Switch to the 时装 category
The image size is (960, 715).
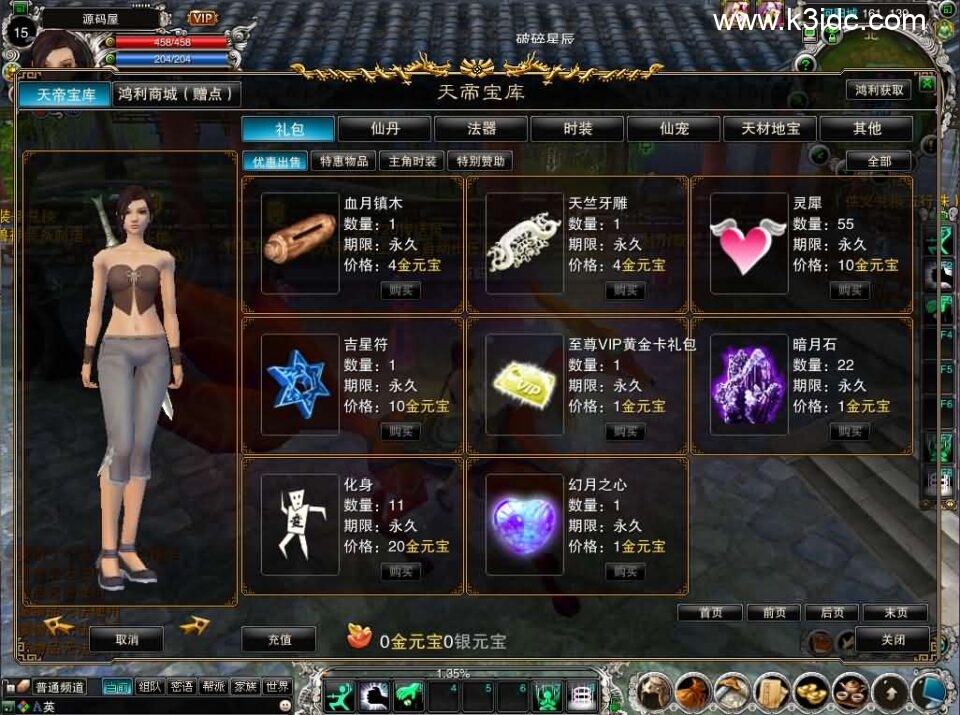pyautogui.click(x=577, y=129)
